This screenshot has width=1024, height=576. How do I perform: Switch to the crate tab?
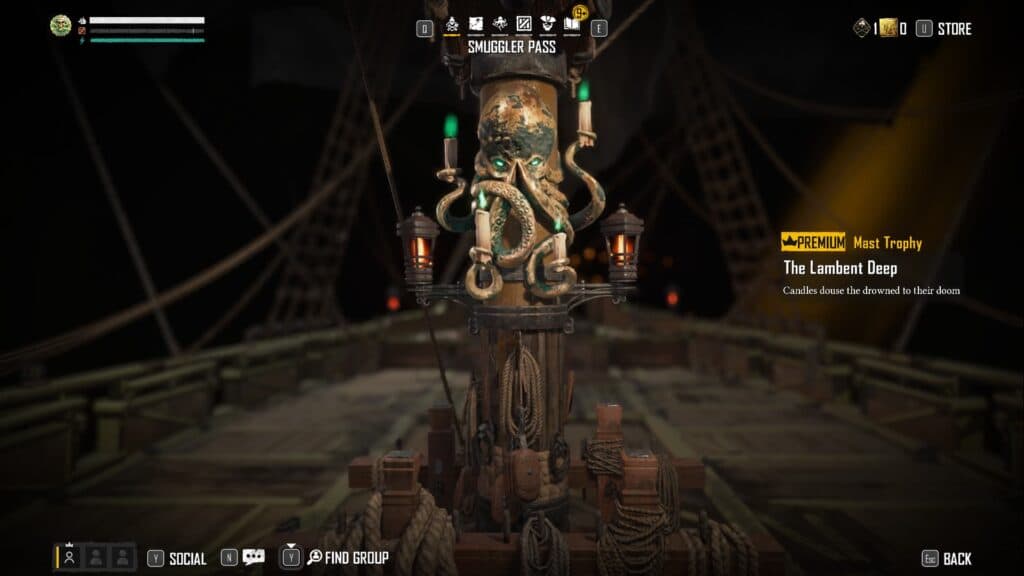click(x=523, y=24)
